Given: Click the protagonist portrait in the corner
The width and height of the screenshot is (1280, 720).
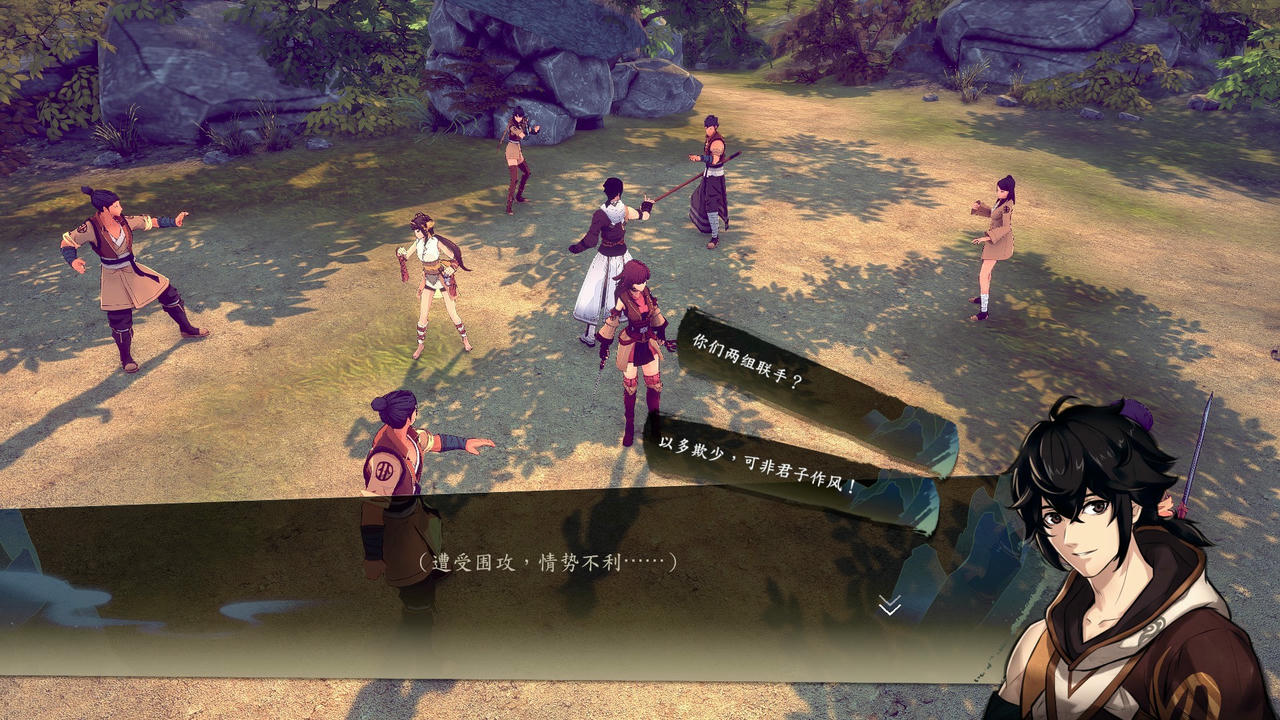Looking at the screenshot, I should click(x=1110, y=560).
